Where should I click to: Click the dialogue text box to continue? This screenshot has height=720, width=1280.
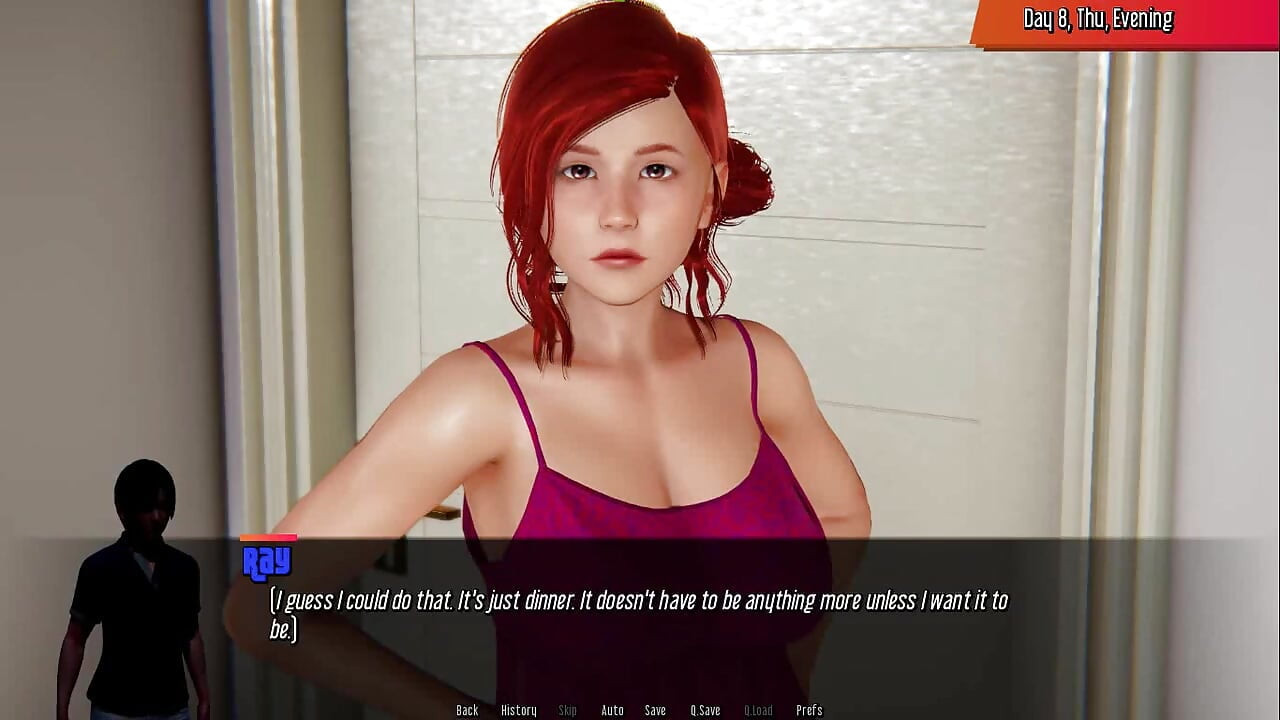(x=640, y=614)
